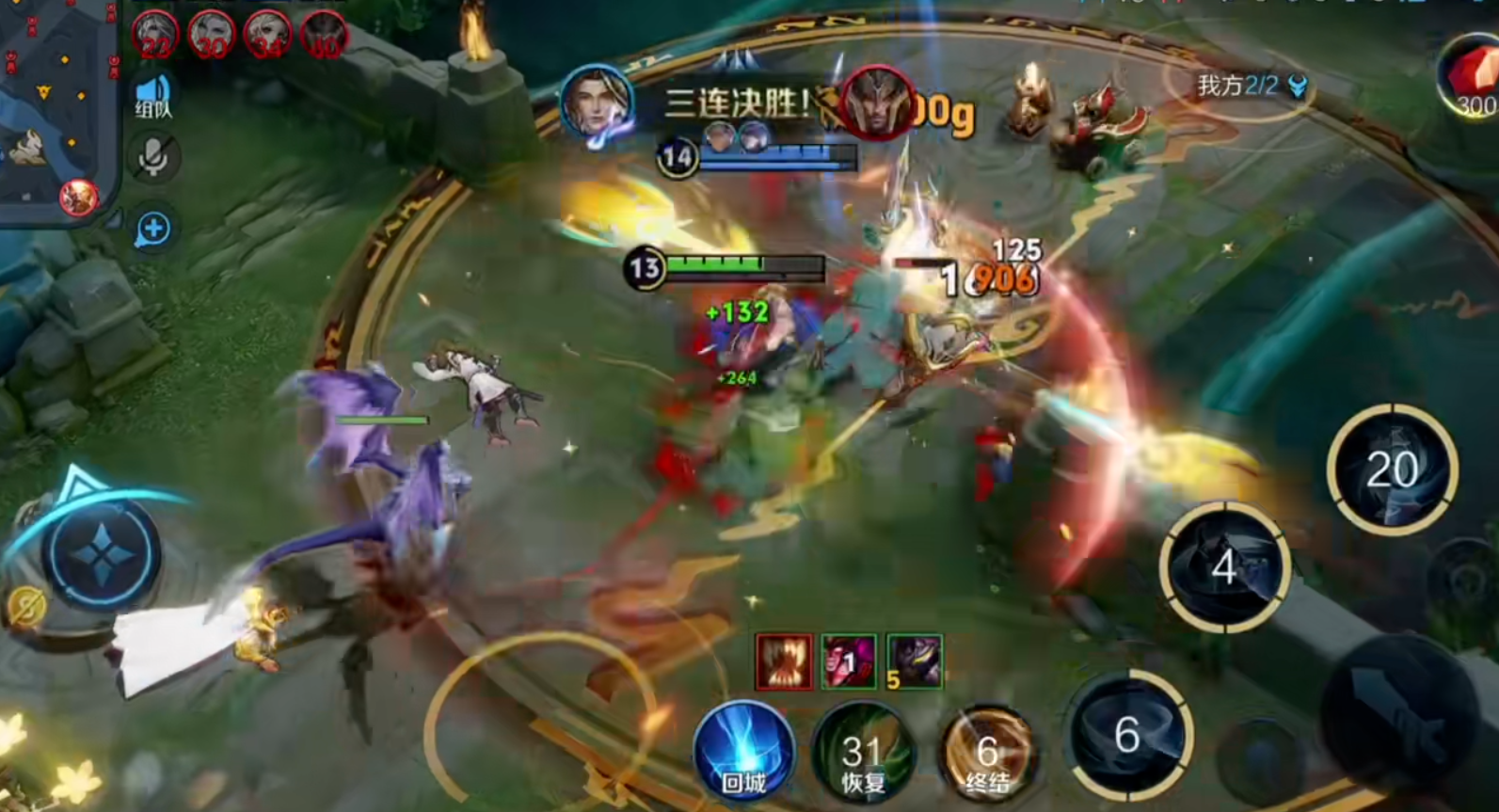Cast the 终结 execute summoner spell

987,756
